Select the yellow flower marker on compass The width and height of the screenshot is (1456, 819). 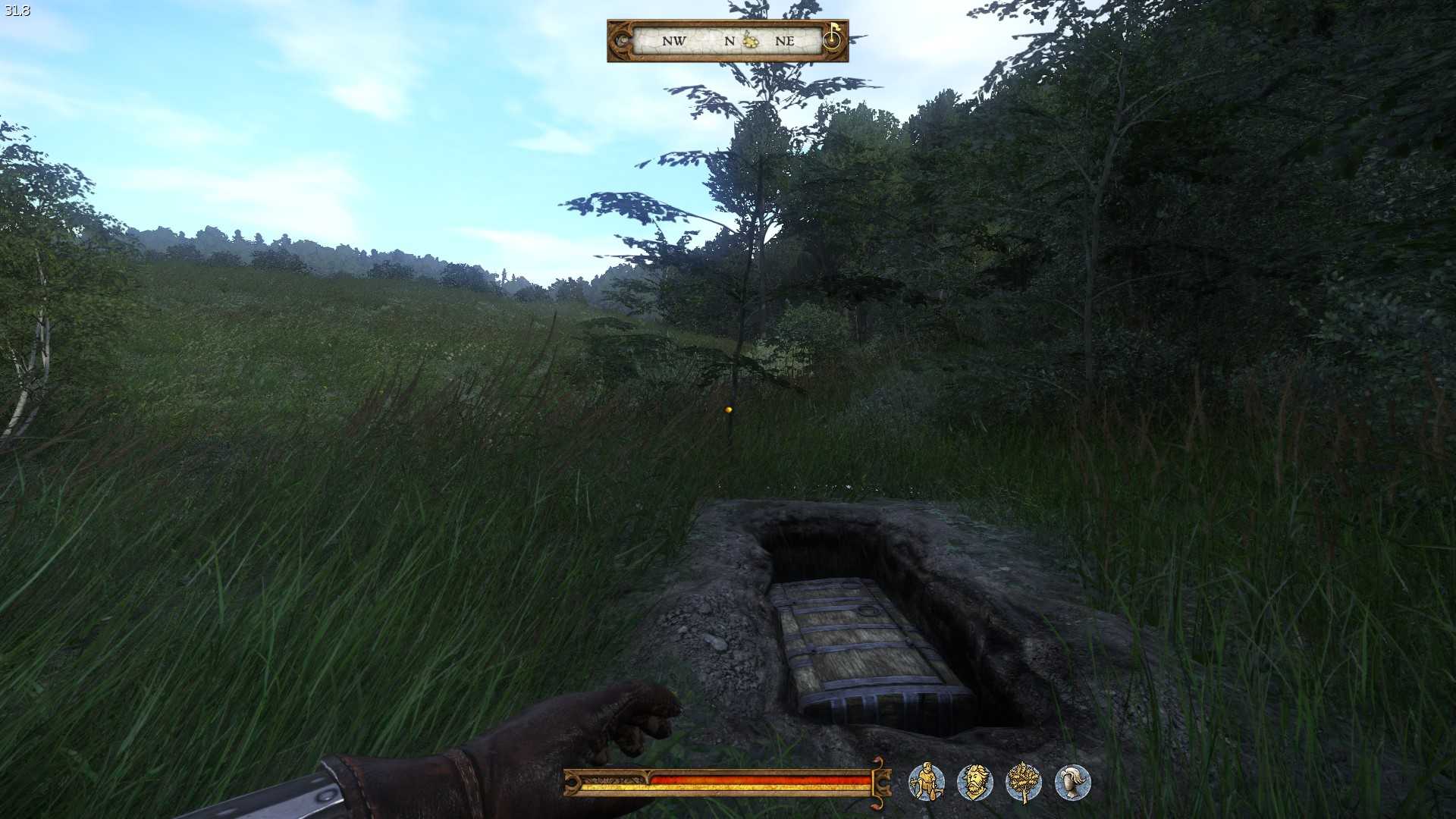pos(751,40)
